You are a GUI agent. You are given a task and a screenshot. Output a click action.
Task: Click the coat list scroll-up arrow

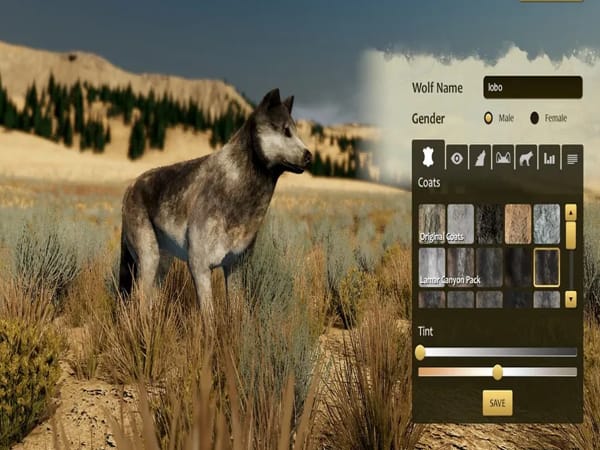[x=570, y=212]
